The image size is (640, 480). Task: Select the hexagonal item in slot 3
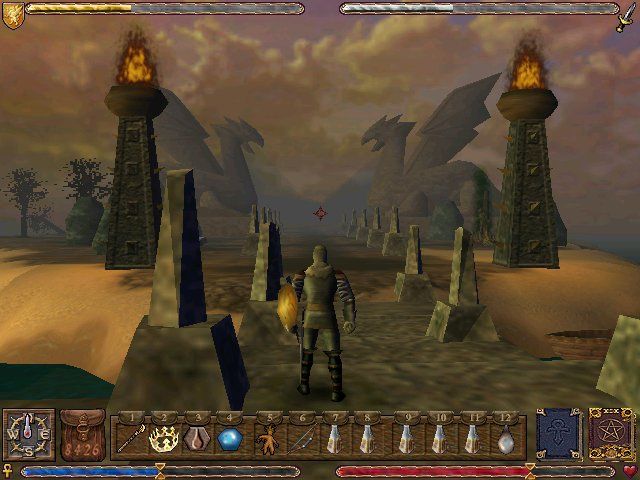(x=198, y=437)
